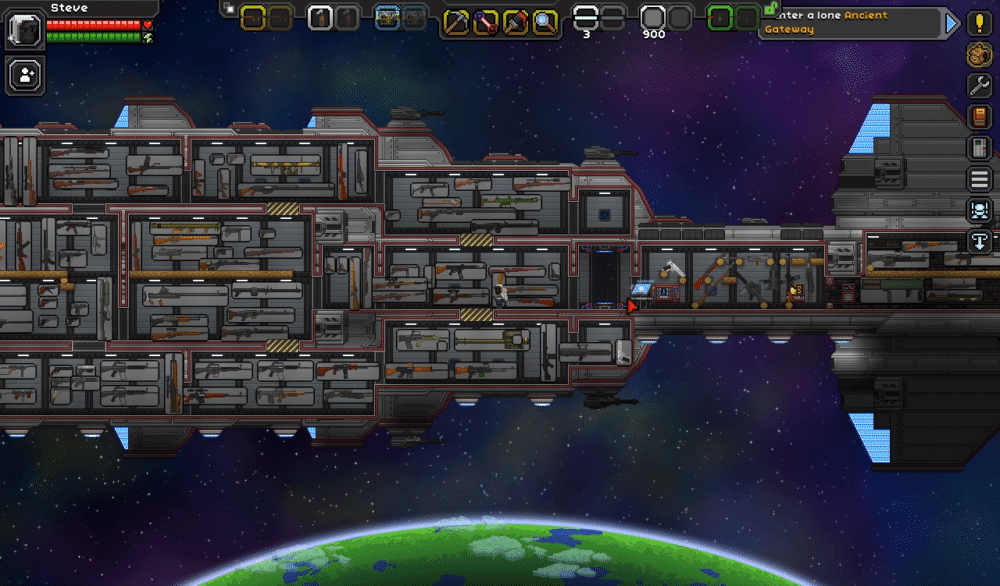Open the backpack inventory
Screen dimensions: 1000x586
(x=980, y=54)
